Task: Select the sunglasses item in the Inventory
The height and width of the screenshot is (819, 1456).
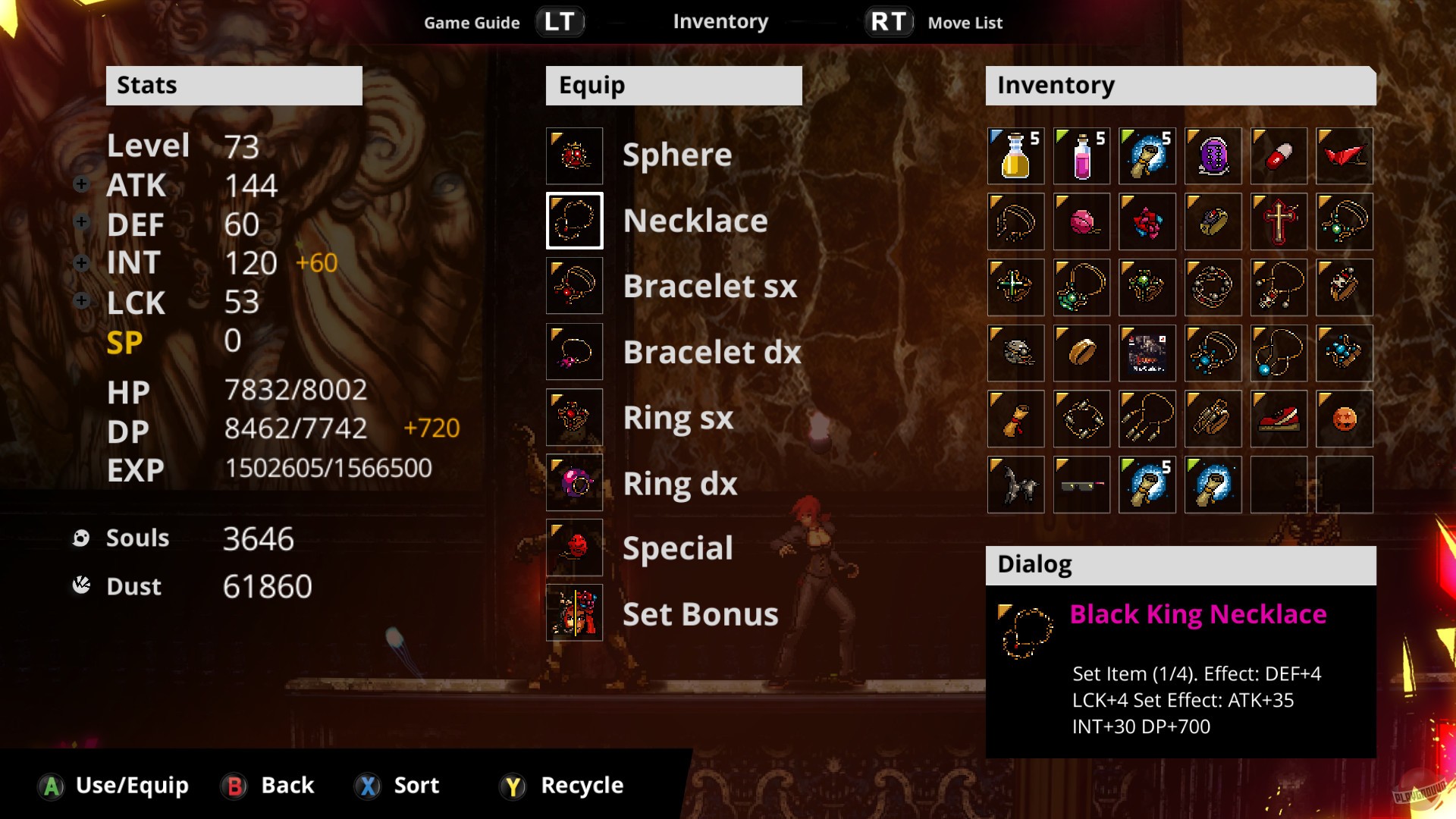Action: [x=1081, y=484]
